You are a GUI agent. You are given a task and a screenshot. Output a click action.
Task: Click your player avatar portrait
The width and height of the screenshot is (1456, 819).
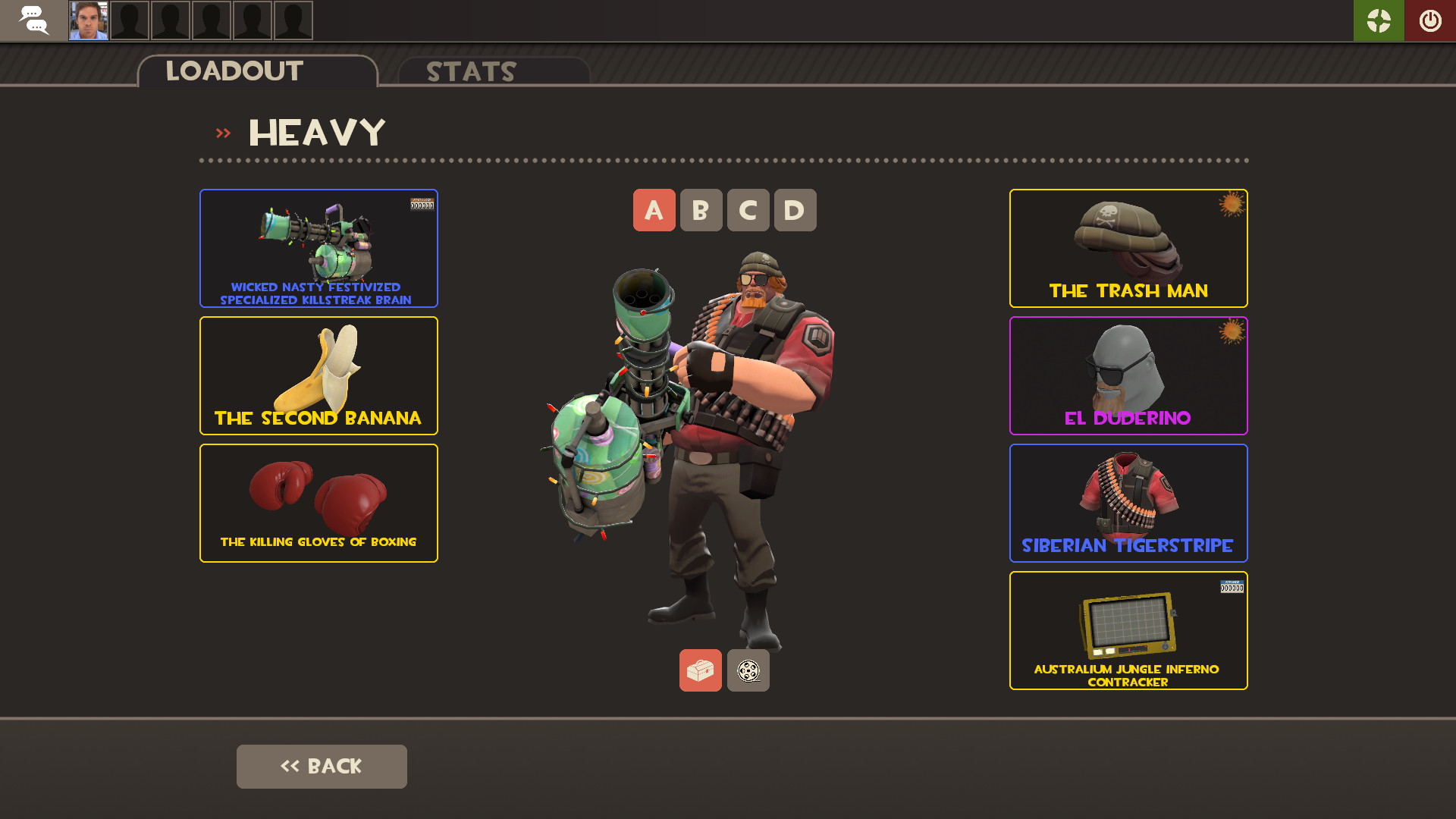point(88,20)
